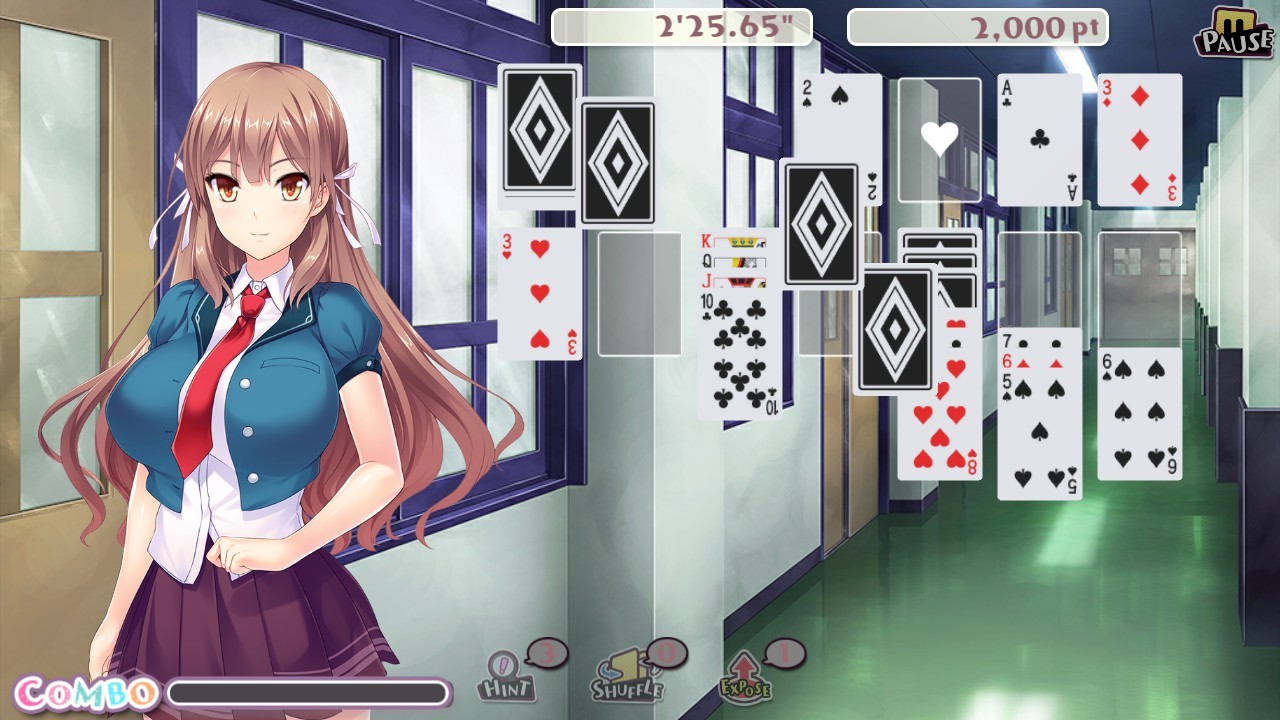Click the empty heart foundation slot

(x=938, y=135)
